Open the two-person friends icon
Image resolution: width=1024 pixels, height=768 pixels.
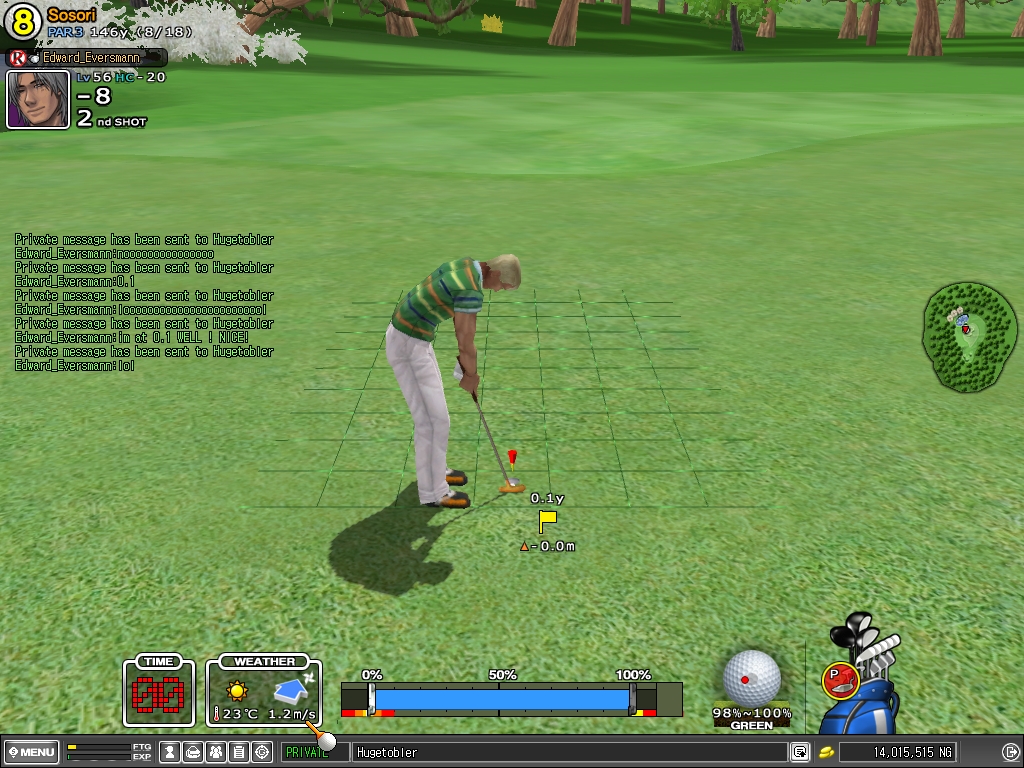pyautogui.click(x=216, y=752)
